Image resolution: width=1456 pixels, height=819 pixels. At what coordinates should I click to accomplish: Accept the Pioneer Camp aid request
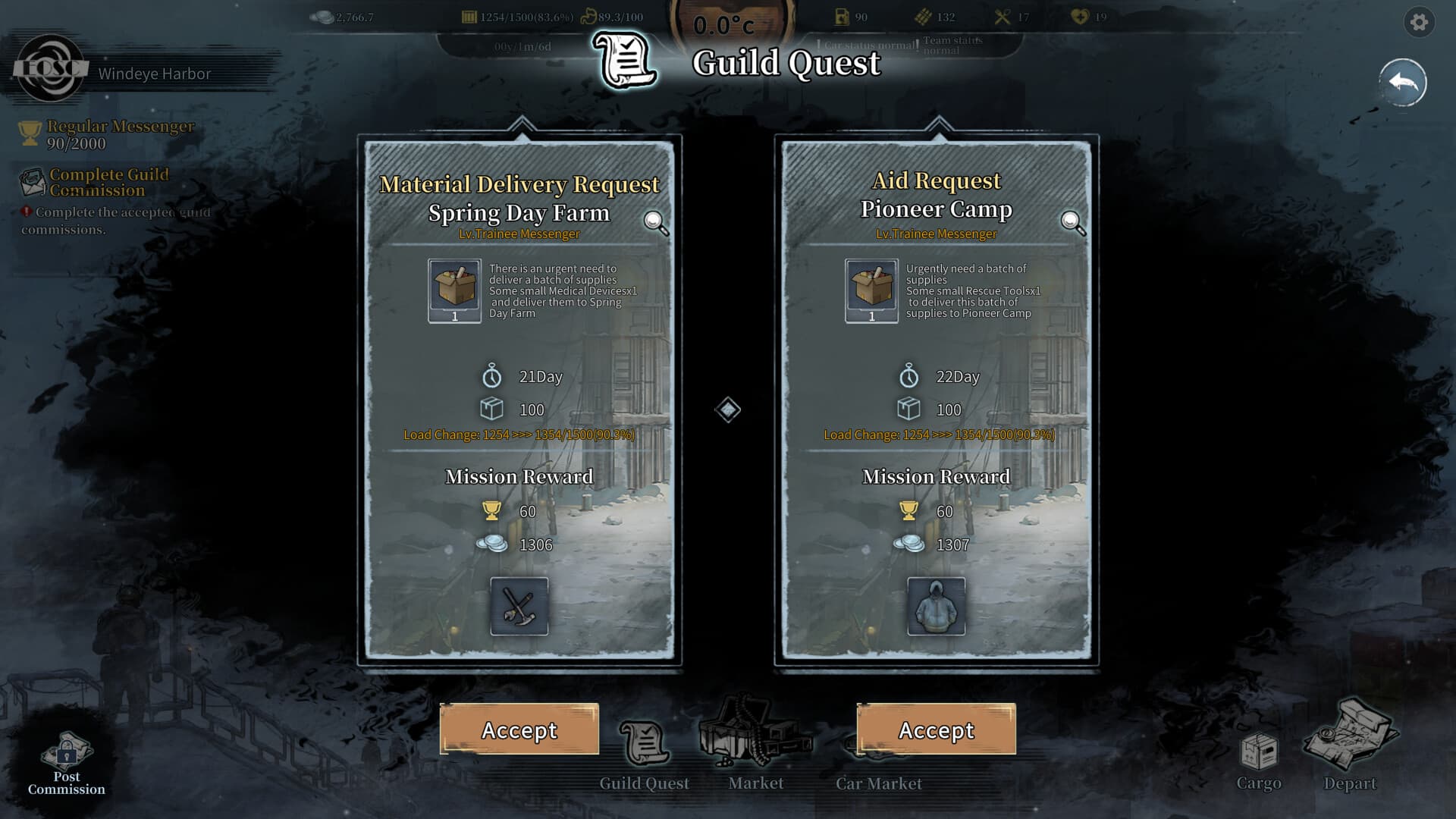tap(937, 730)
